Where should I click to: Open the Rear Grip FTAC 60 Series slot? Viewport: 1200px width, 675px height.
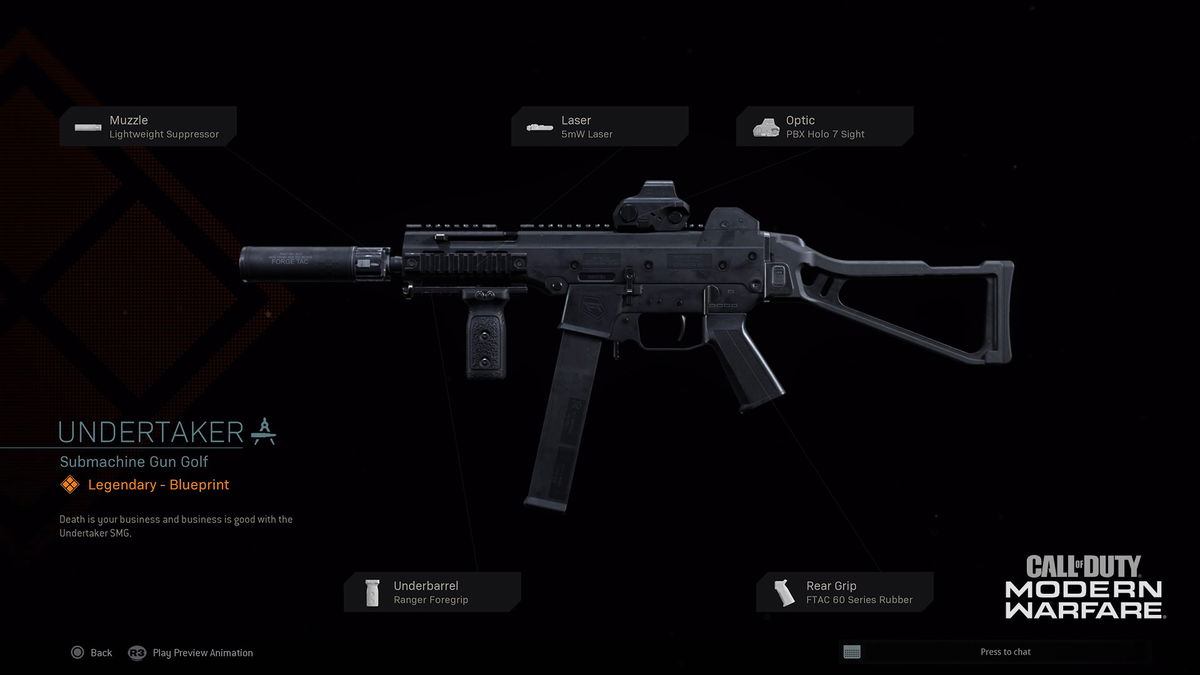(x=845, y=592)
